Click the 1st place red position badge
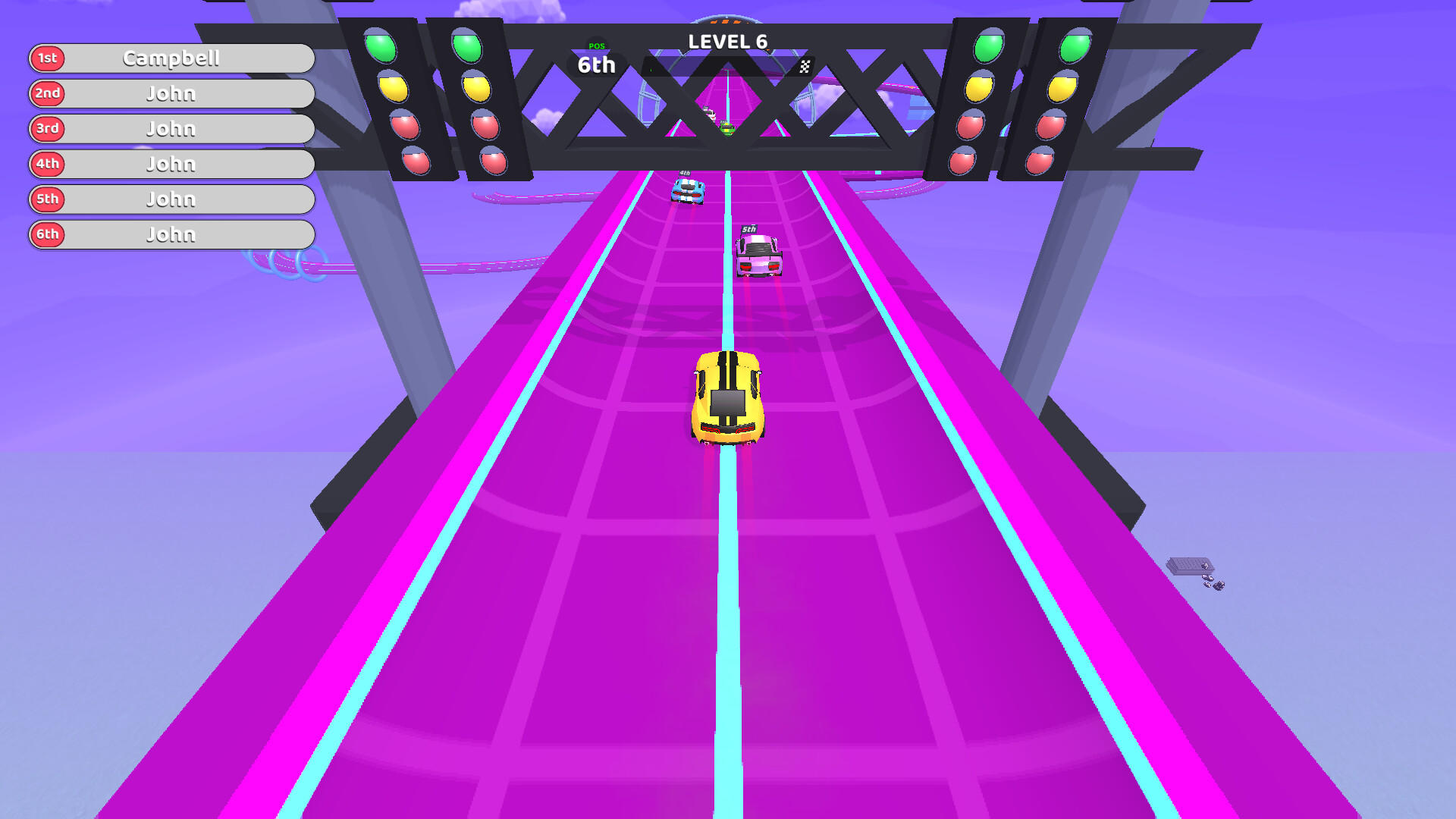 pyautogui.click(x=49, y=58)
